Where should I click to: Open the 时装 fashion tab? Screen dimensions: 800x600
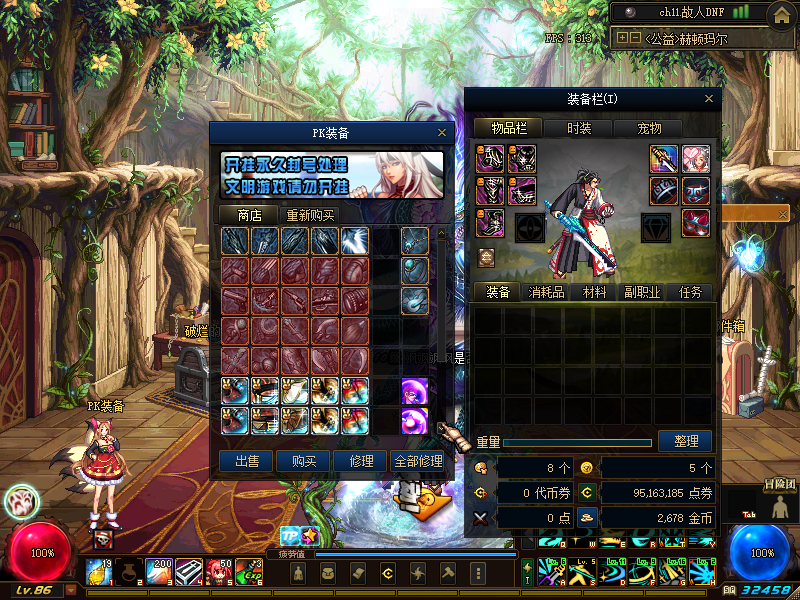click(579, 128)
